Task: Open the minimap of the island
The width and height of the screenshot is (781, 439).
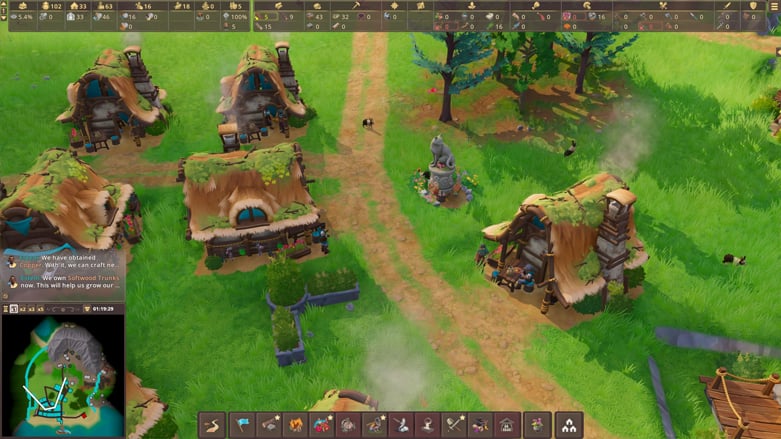Action: pos(62,377)
